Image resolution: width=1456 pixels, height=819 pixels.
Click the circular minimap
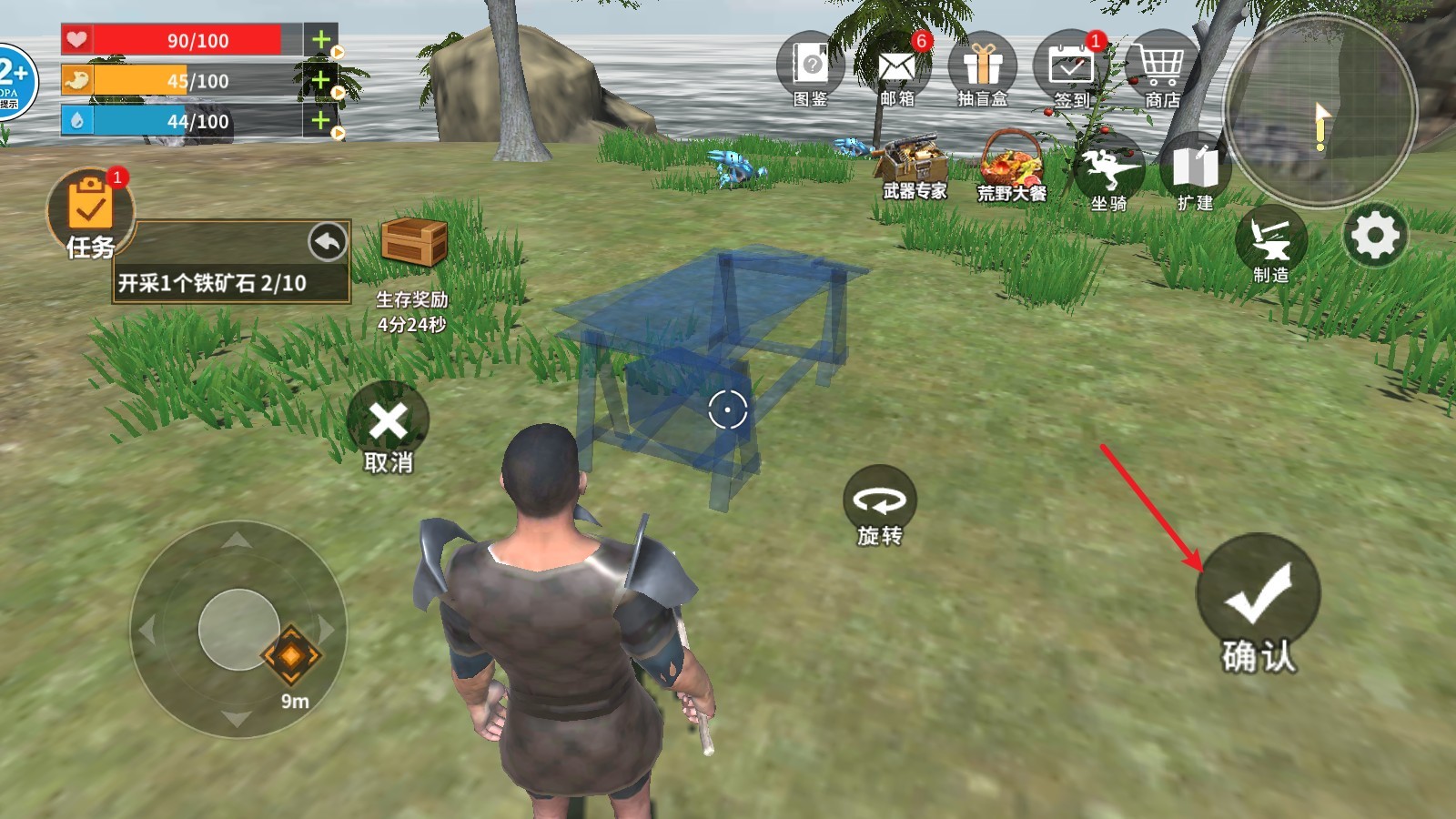pyautogui.click(x=1319, y=109)
